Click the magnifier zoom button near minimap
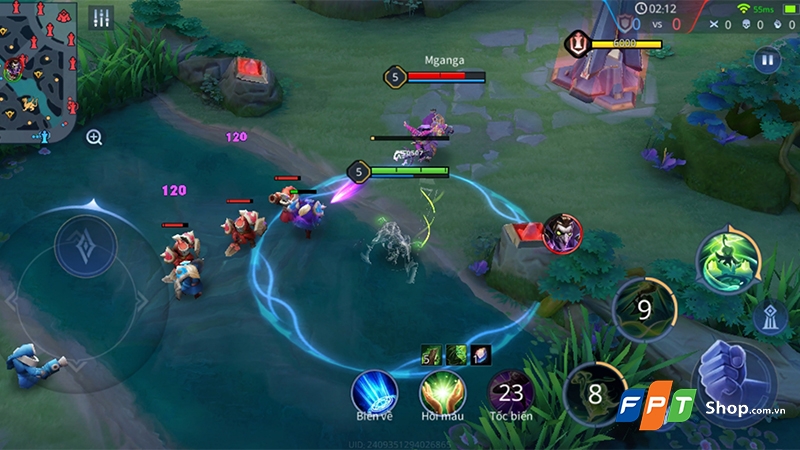800x450 pixels. pos(94,137)
